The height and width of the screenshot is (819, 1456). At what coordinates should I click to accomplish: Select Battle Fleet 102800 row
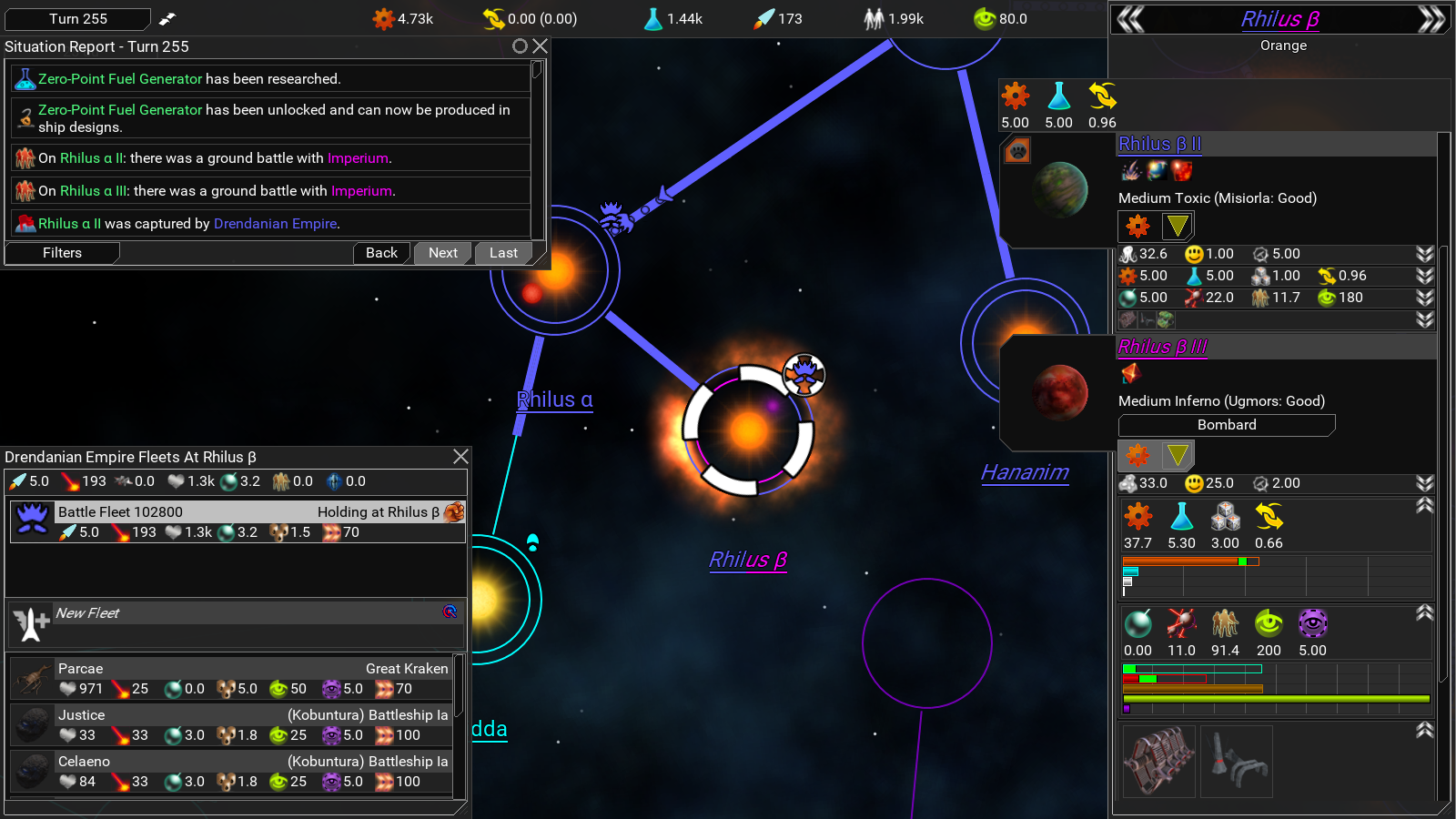click(238, 522)
